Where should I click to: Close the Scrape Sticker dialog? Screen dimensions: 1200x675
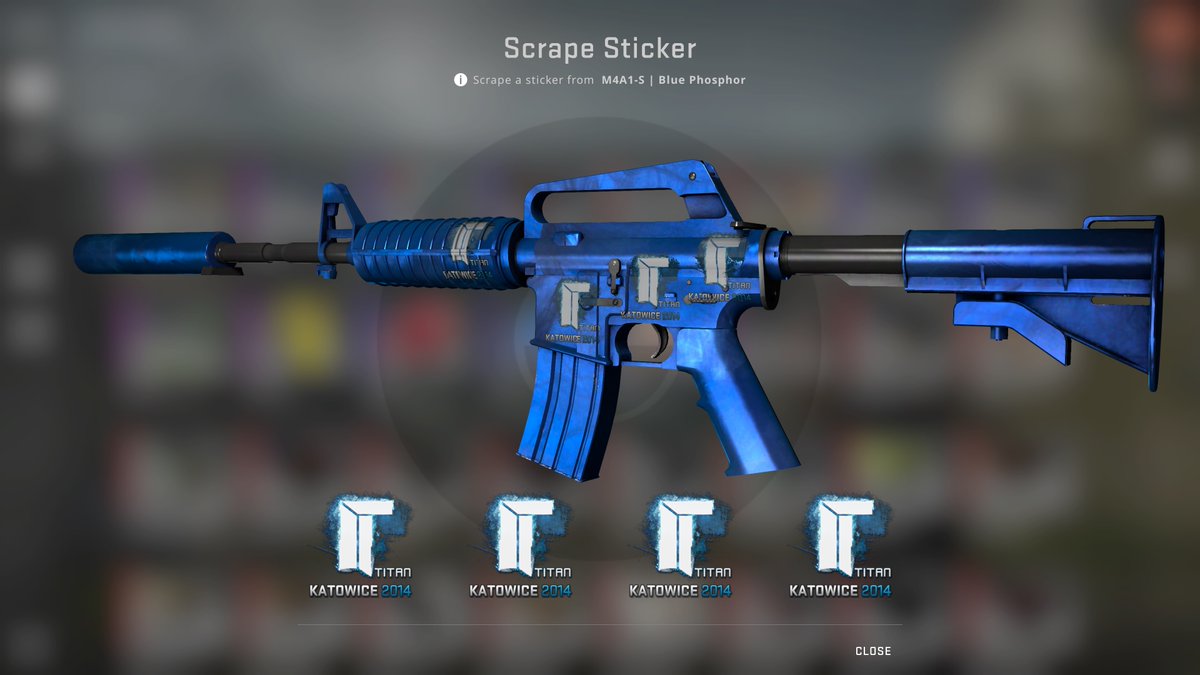872,651
